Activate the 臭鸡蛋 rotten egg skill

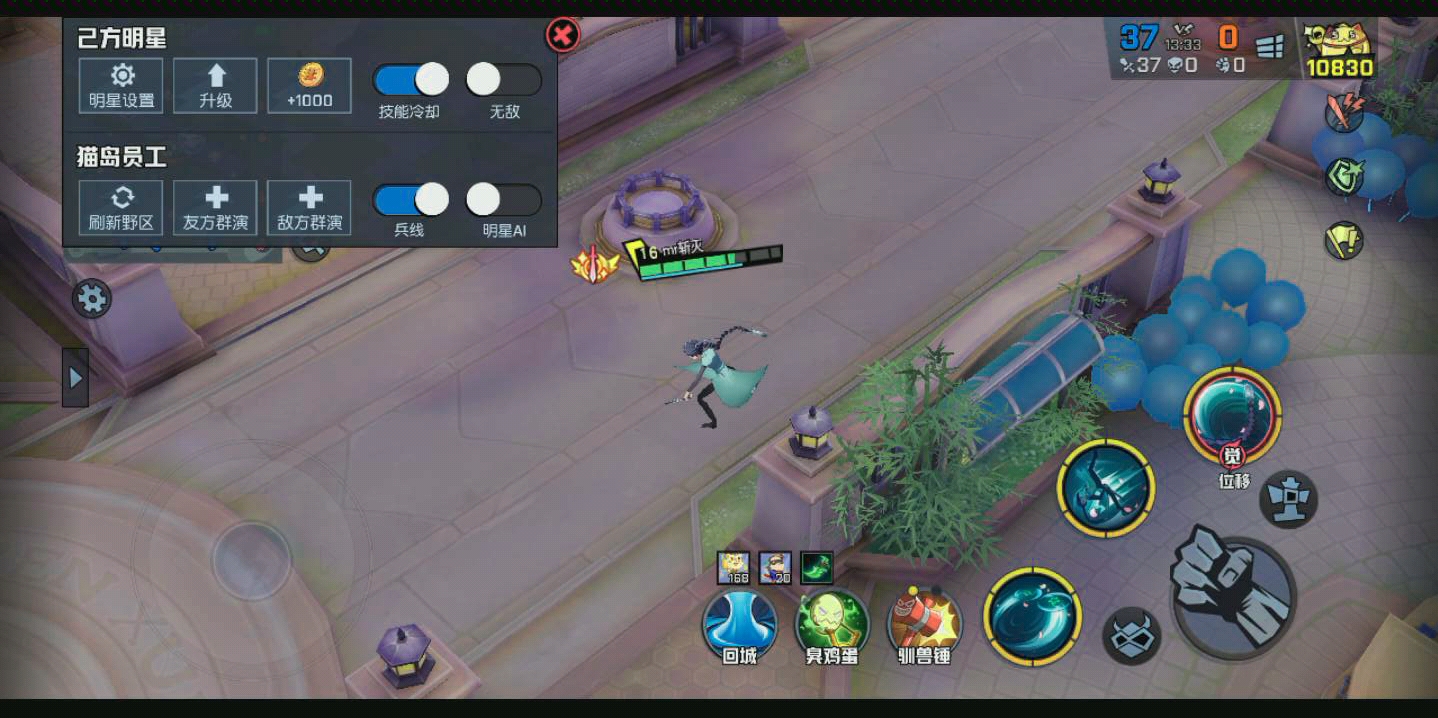(832, 622)
